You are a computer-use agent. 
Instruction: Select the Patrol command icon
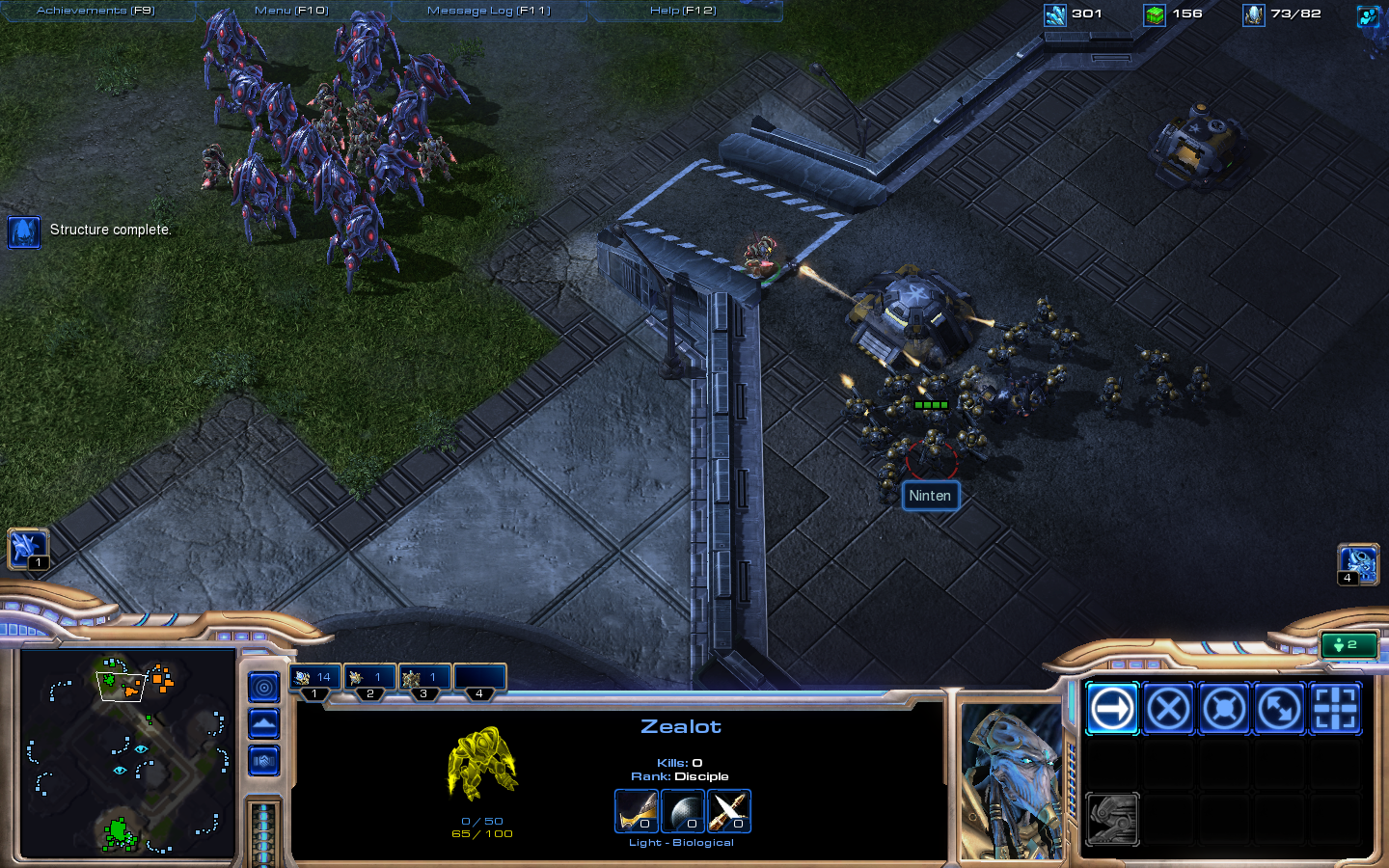[x=1278, y=709]
